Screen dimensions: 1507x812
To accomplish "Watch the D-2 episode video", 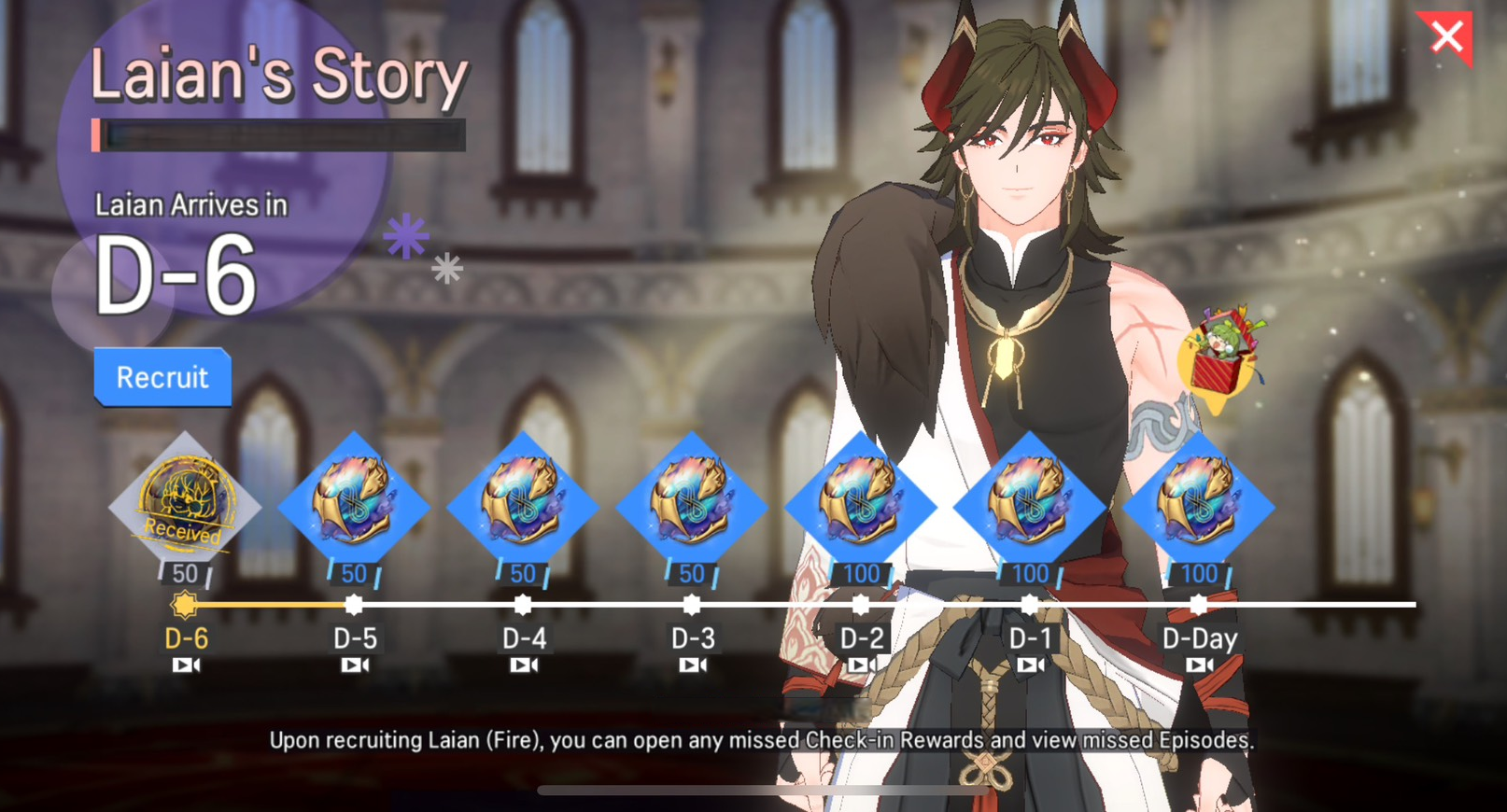I will 862,665.
